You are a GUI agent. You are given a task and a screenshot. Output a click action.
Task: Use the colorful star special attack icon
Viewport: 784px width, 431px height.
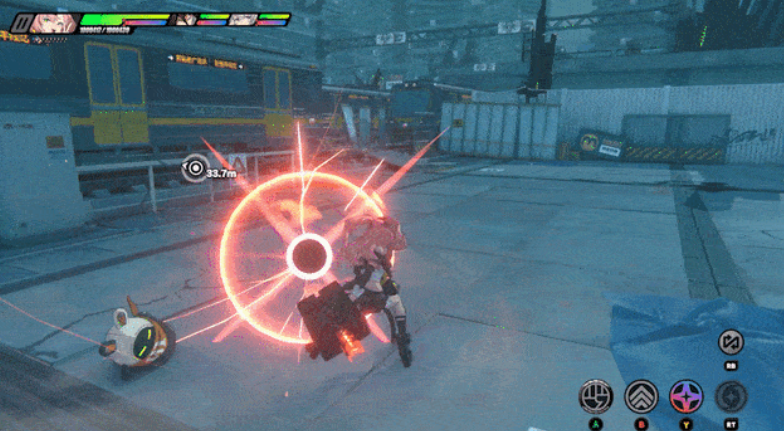[x=686, y=397]
